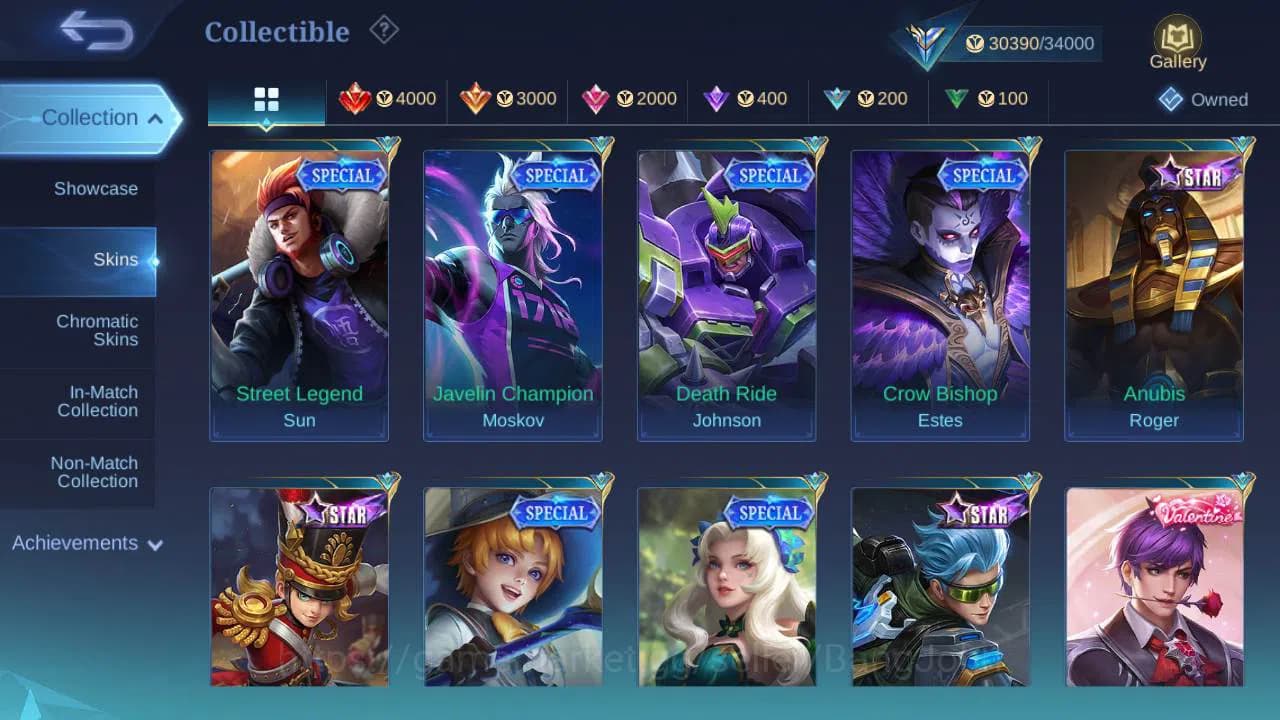Click the back arrow icon

pyautogui.click(x=96, y=31)
